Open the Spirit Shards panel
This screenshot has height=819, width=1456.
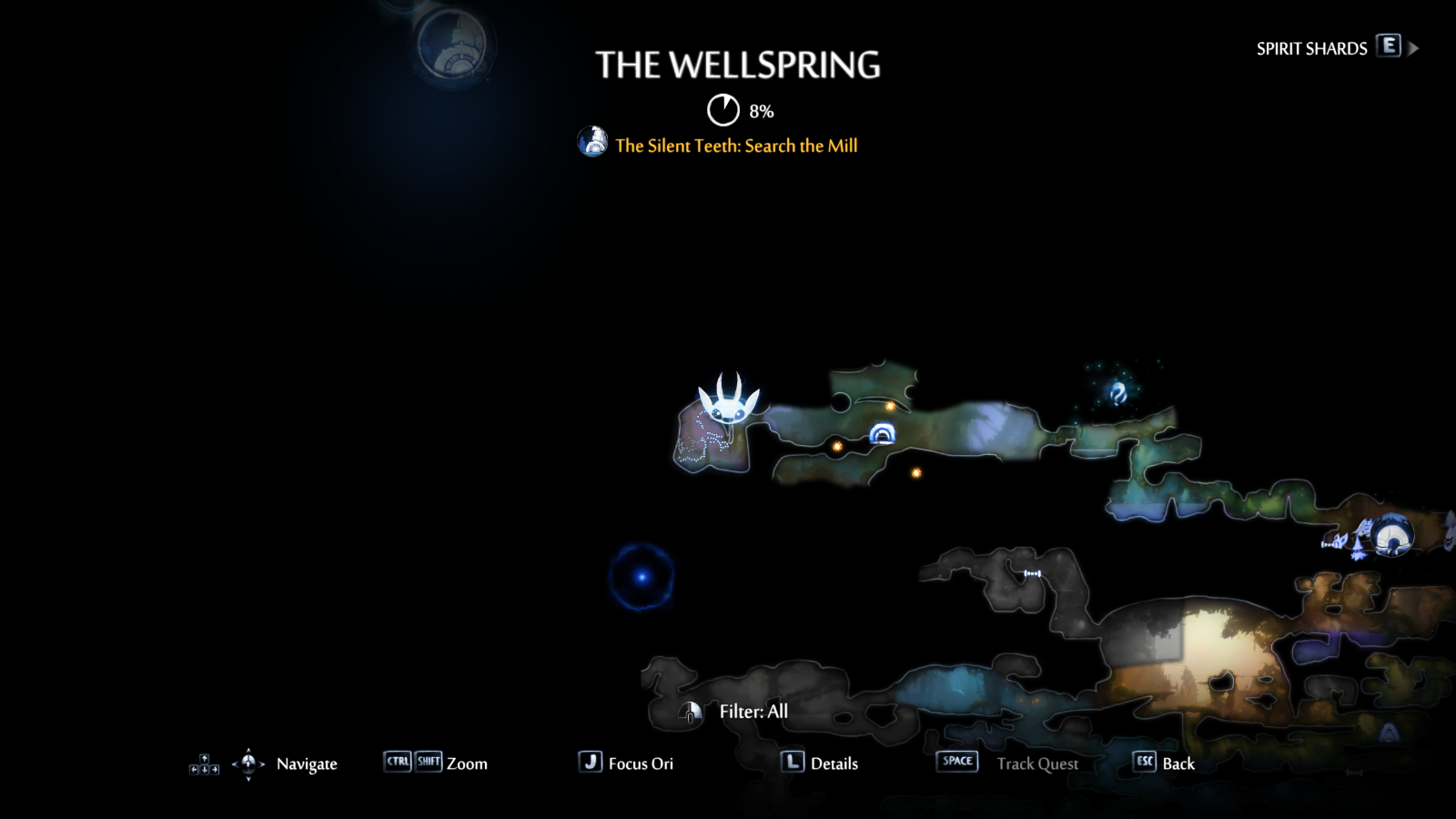1310,48
